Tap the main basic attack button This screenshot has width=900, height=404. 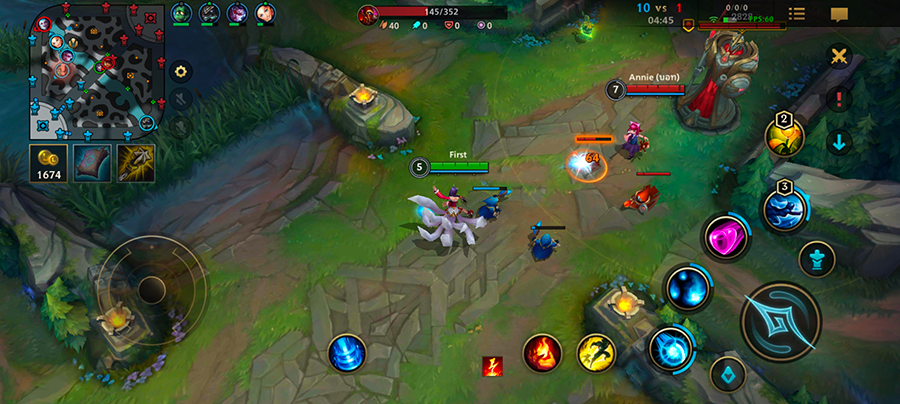(780, 322)
